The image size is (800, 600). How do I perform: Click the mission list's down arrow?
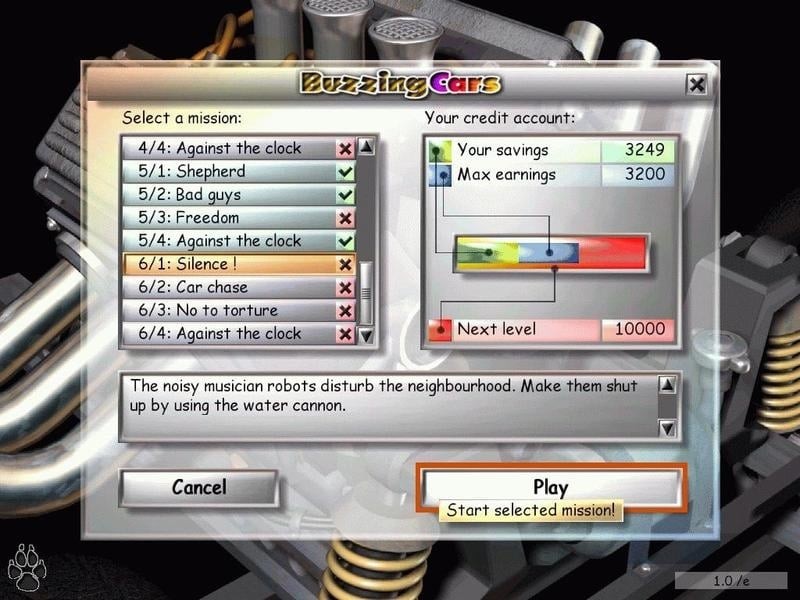coord(366,336)
